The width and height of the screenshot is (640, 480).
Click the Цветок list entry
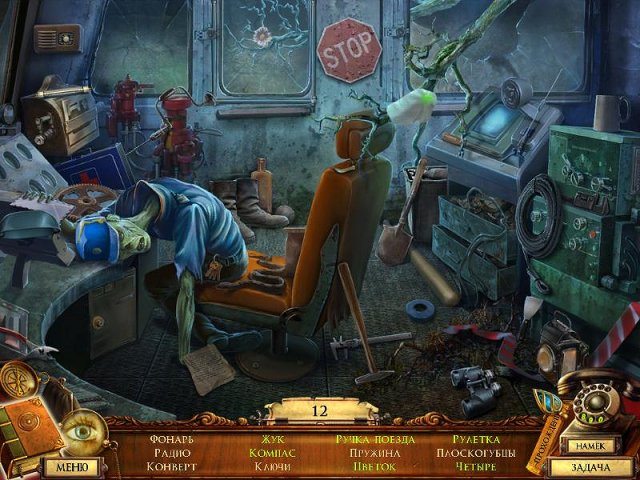click(375, 467)
